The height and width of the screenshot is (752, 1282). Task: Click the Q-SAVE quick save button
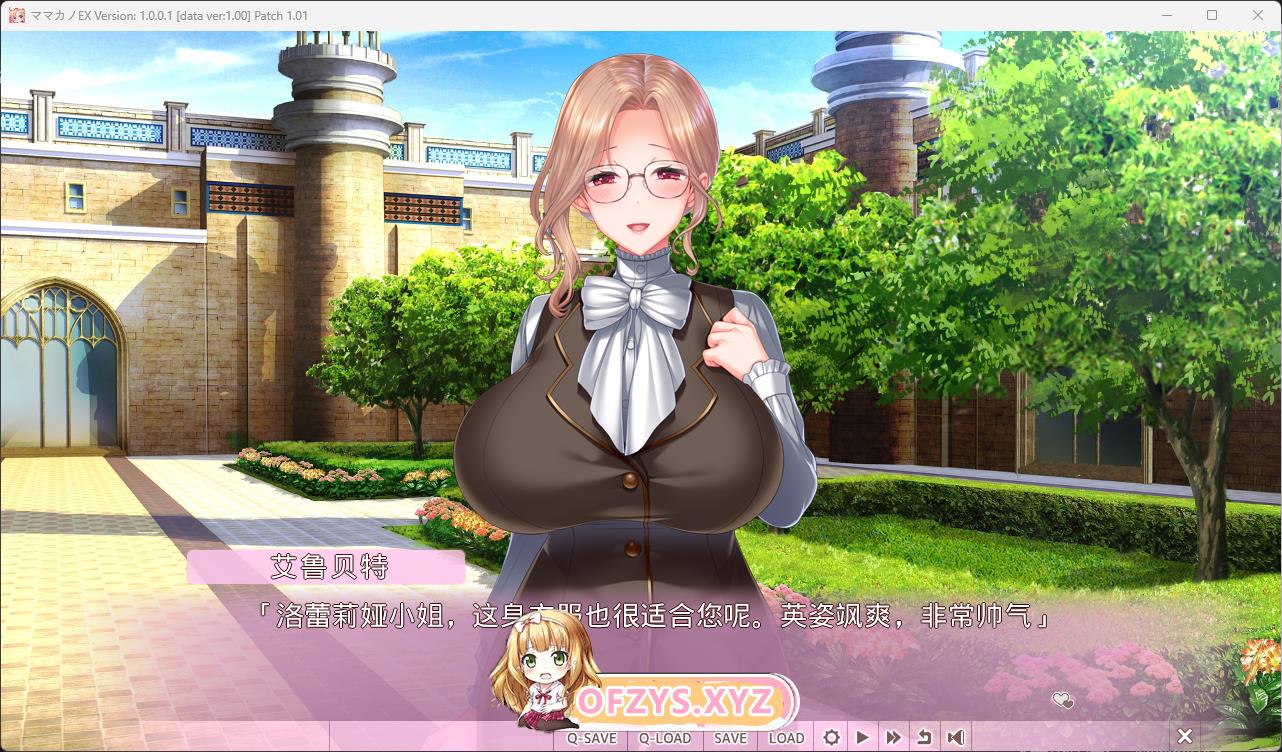point(592,738)
